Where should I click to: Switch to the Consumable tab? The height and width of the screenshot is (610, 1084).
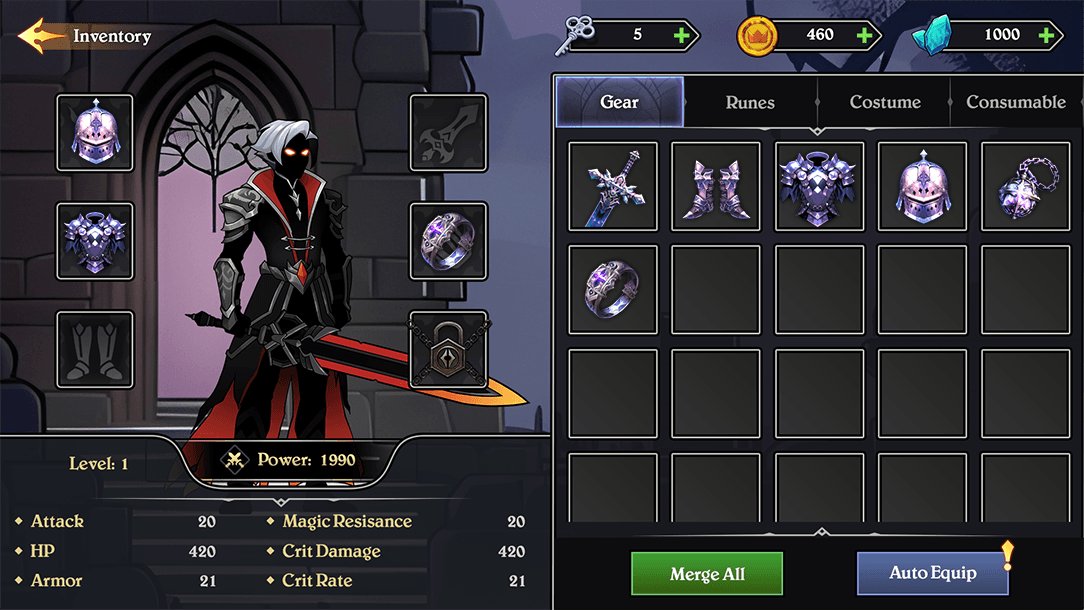[x=1015, y=102]
